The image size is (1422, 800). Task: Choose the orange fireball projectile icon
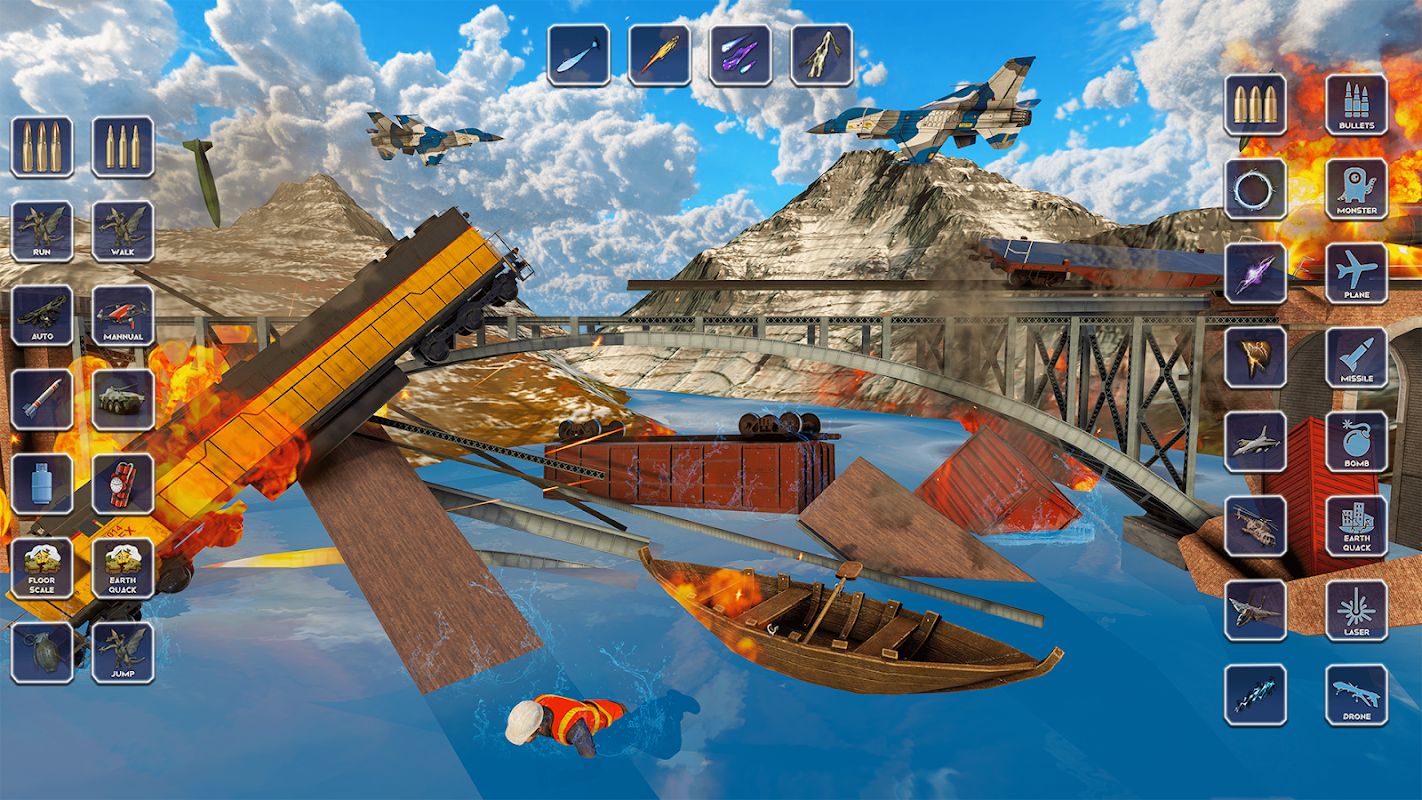click(660, 55)
